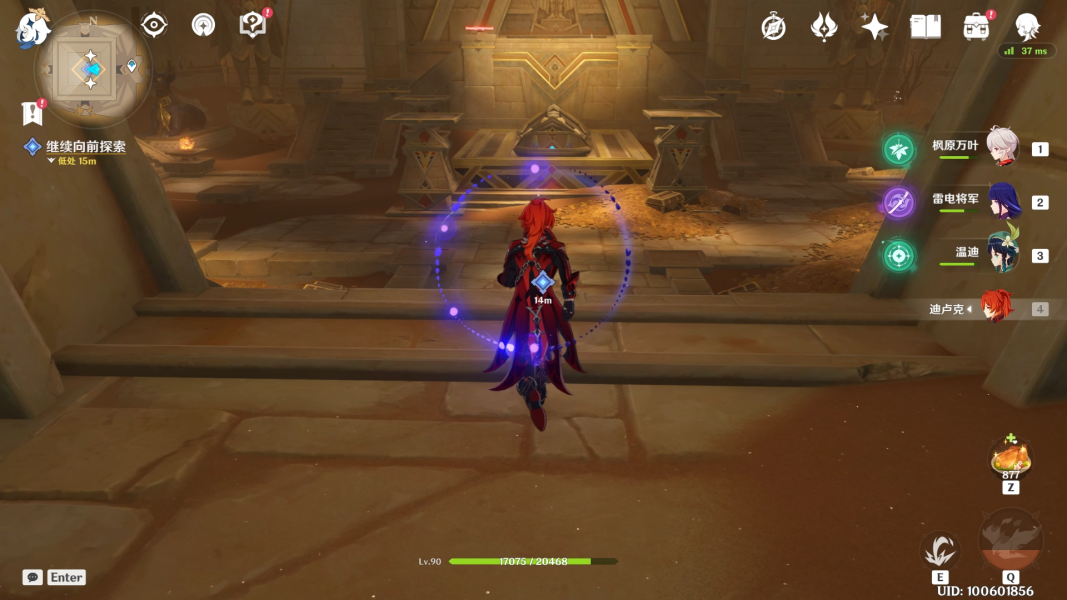
Task: Open the tutorial question-mark icon
Action: pos(253,25)
